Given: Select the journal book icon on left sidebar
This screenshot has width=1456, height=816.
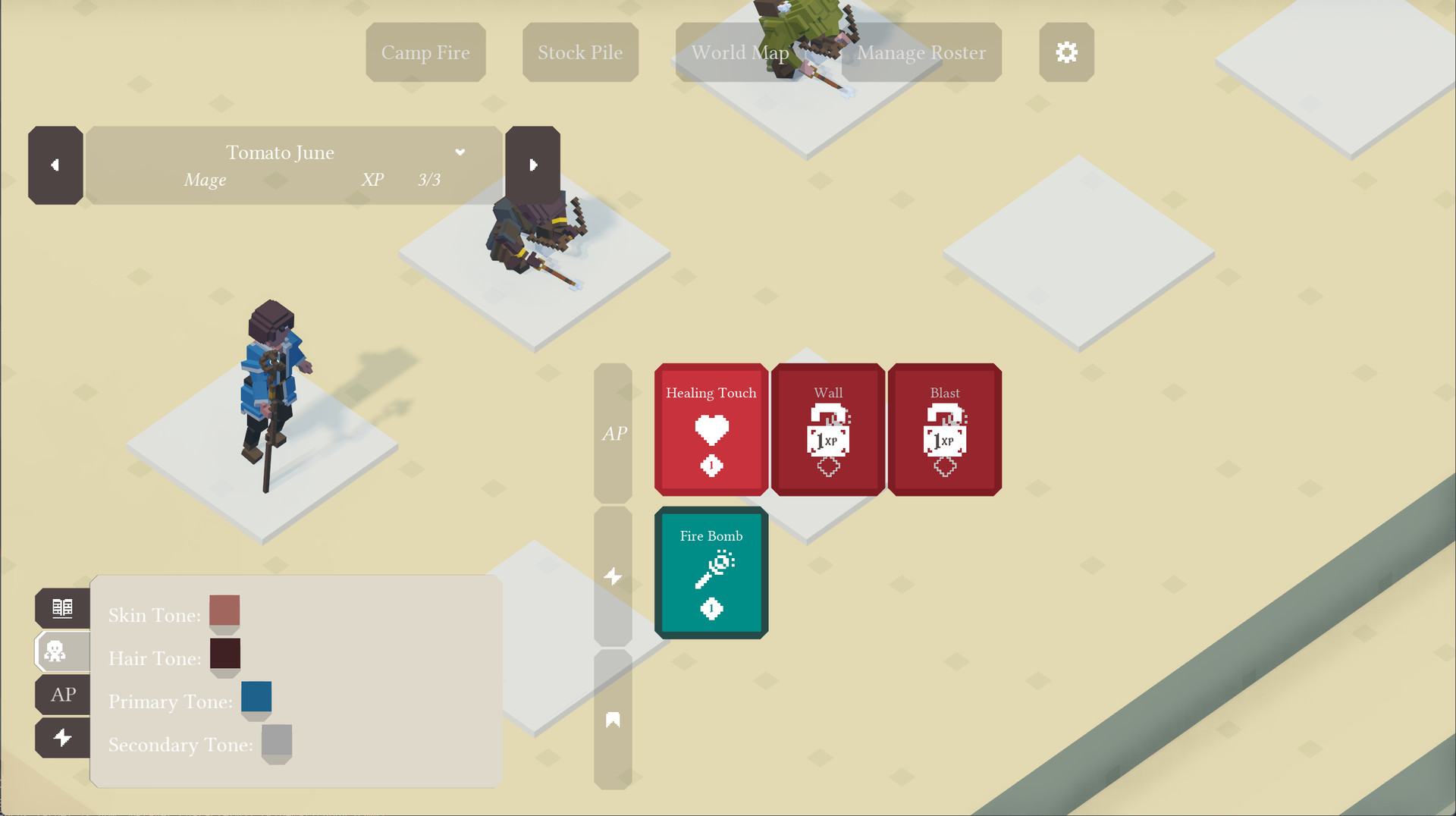Looking at the screenshot, I should coord(63,607).
